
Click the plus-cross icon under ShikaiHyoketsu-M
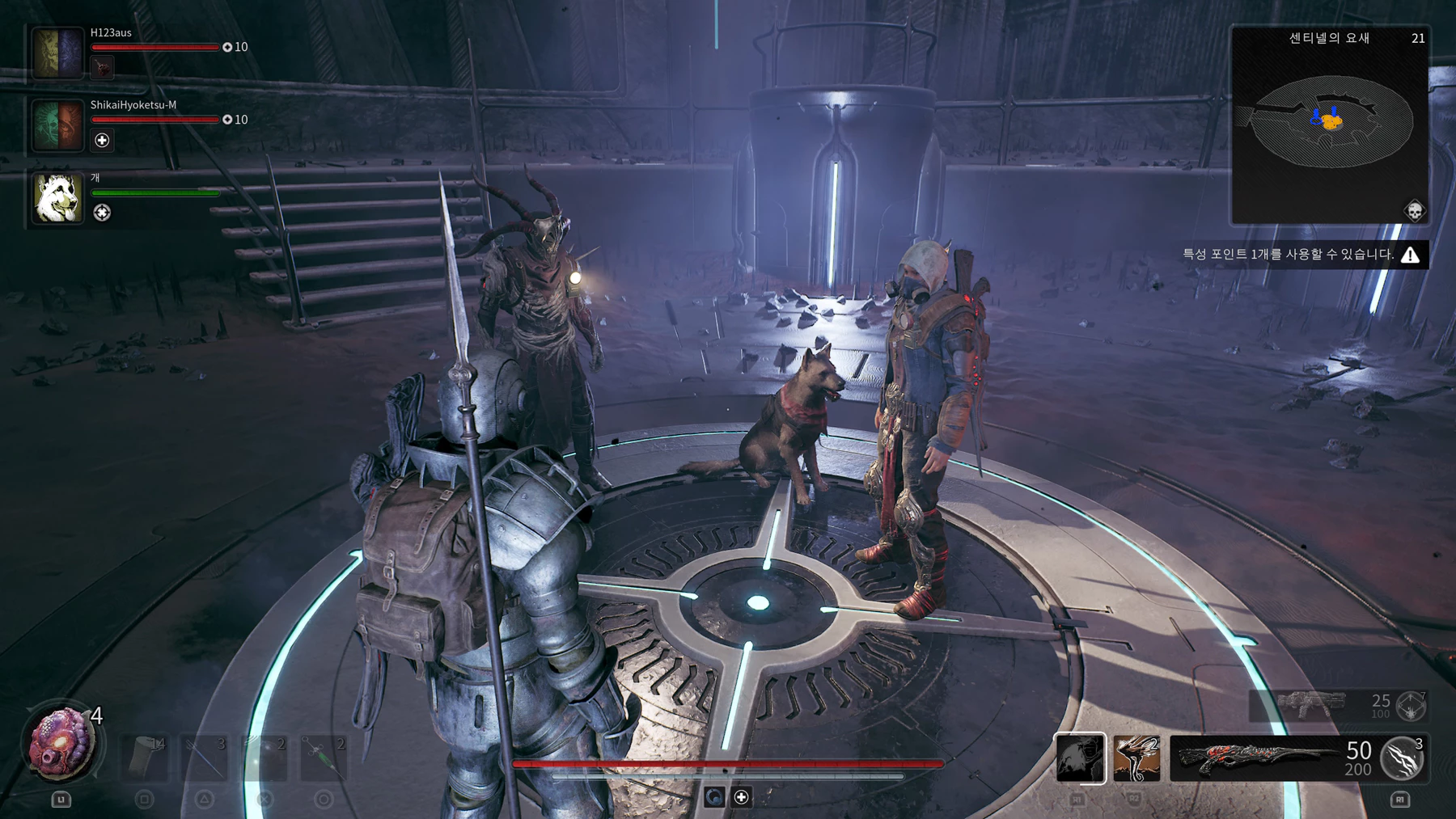click(102, 141)
